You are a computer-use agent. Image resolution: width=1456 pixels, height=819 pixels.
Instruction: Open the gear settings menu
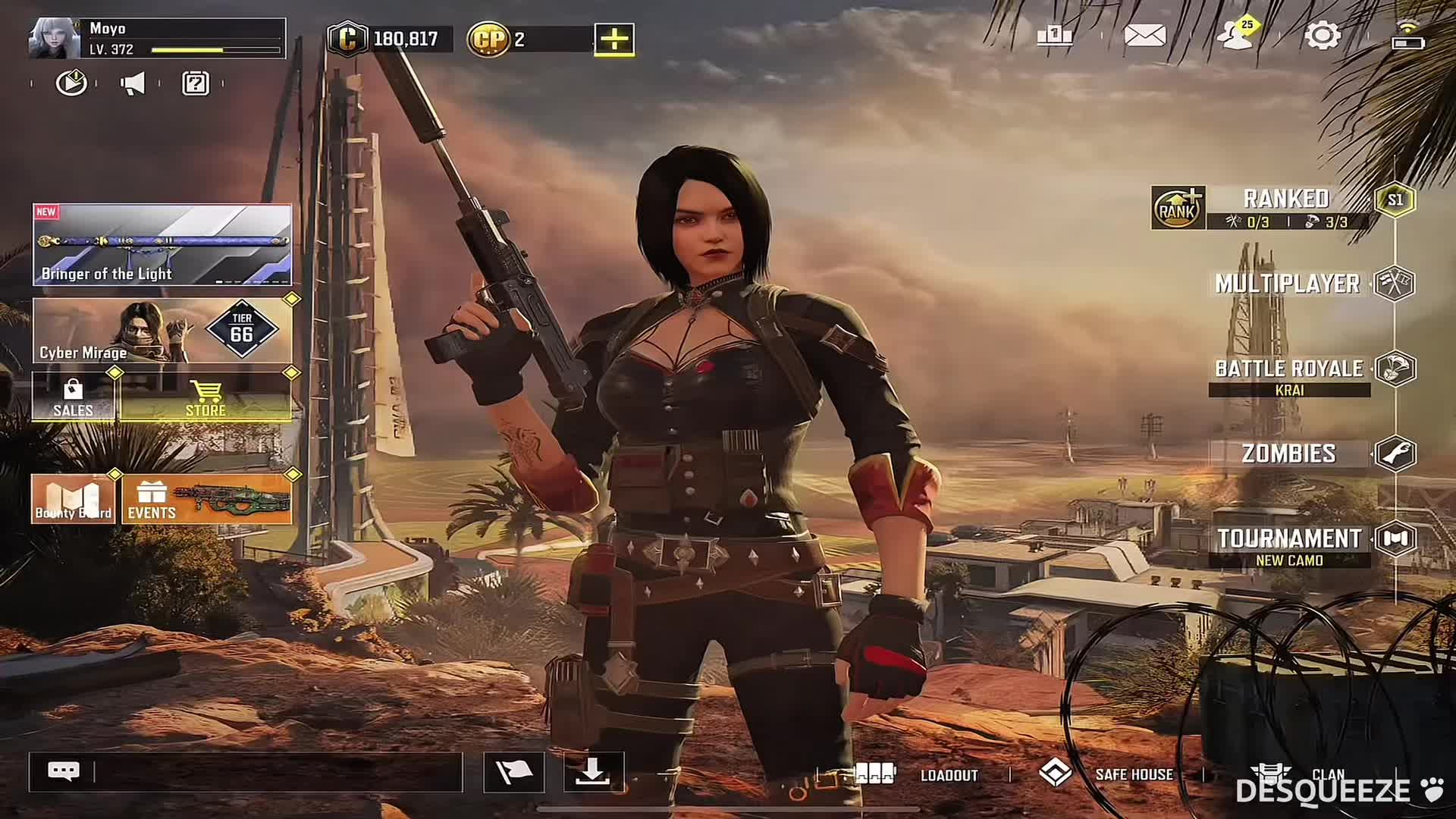point(1322,36)
